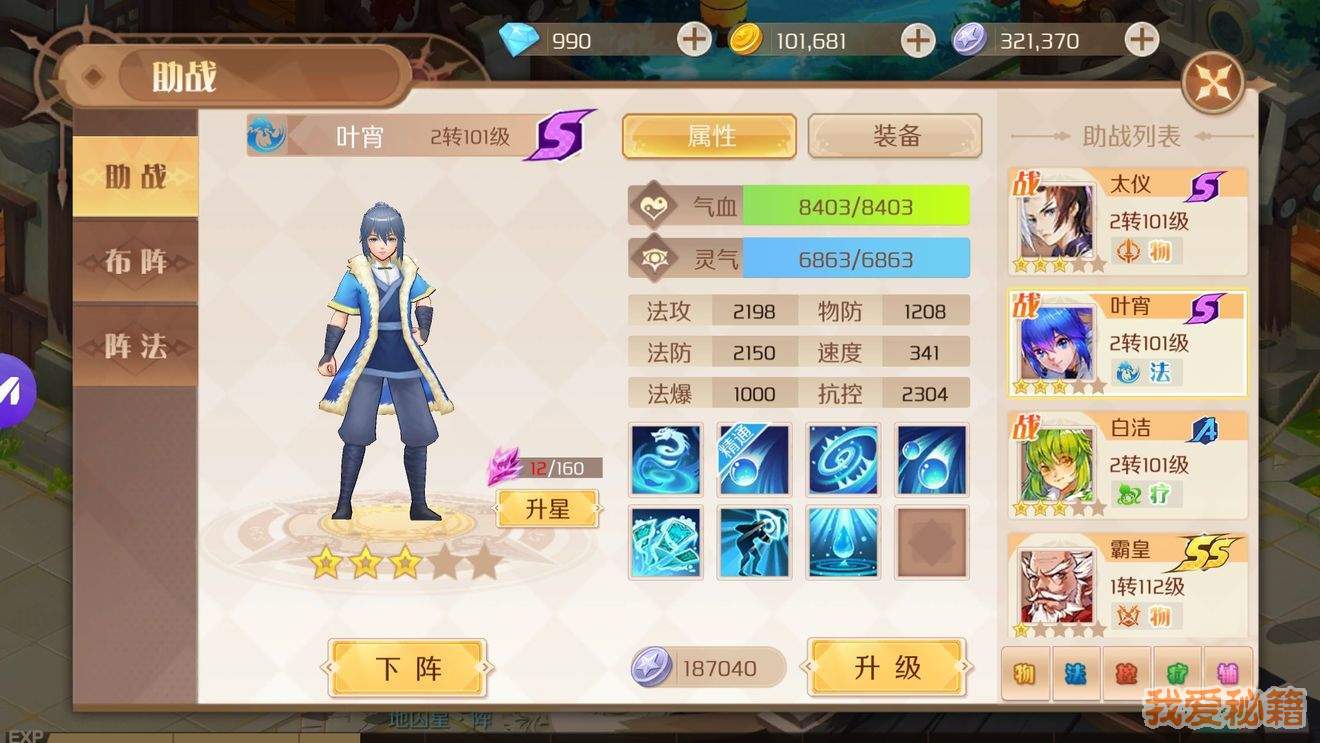Close the 助战 panel

(x=1213, y=82)
